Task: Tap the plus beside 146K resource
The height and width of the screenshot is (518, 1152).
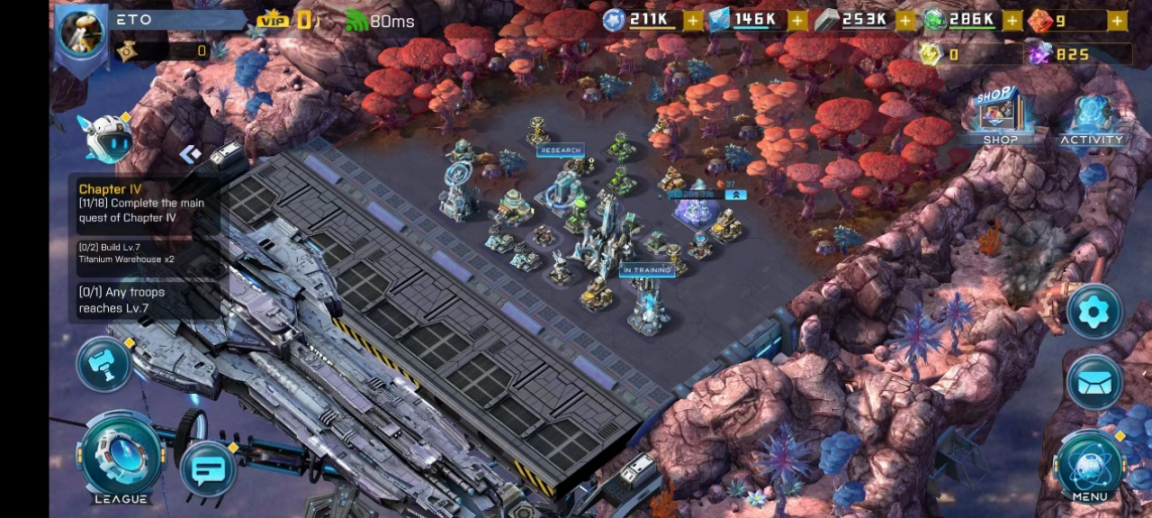Action: click(797, 20)
